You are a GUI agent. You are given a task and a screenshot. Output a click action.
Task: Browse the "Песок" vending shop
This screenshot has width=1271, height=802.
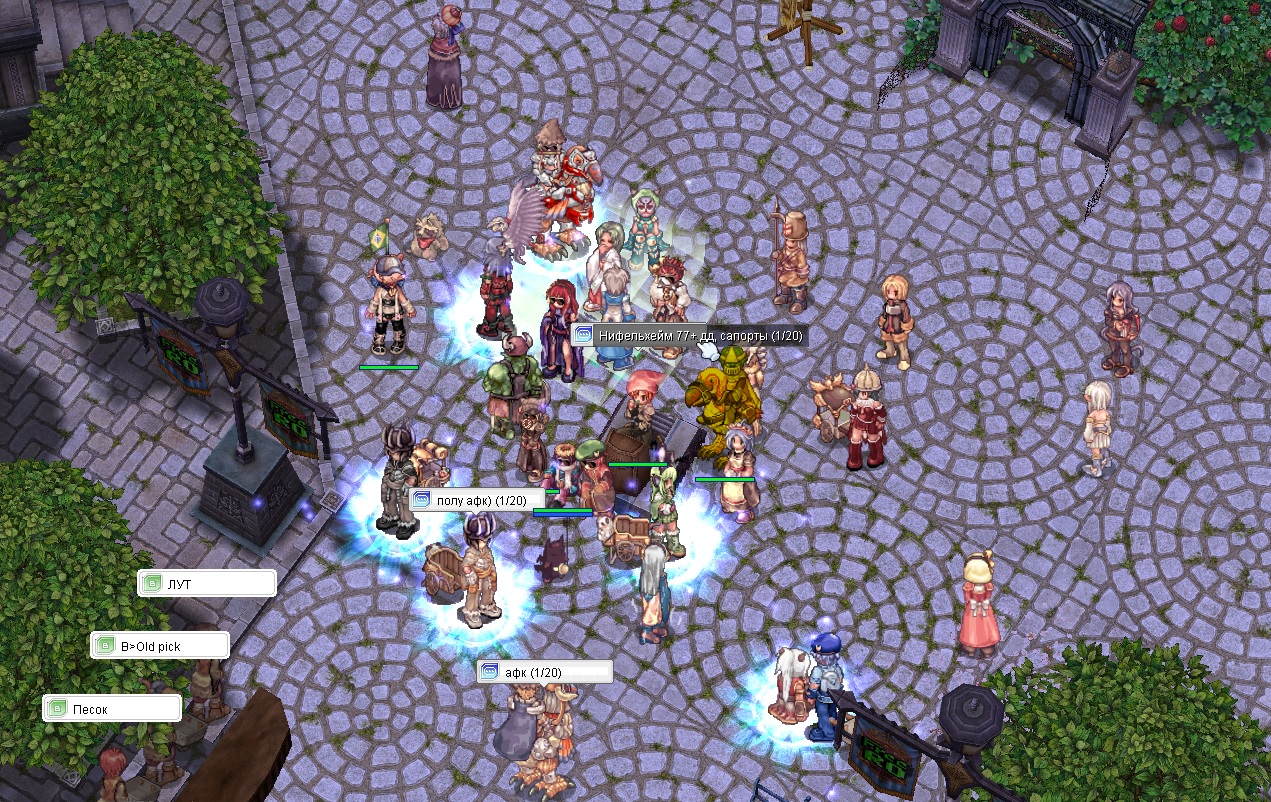tap(112, 709)
